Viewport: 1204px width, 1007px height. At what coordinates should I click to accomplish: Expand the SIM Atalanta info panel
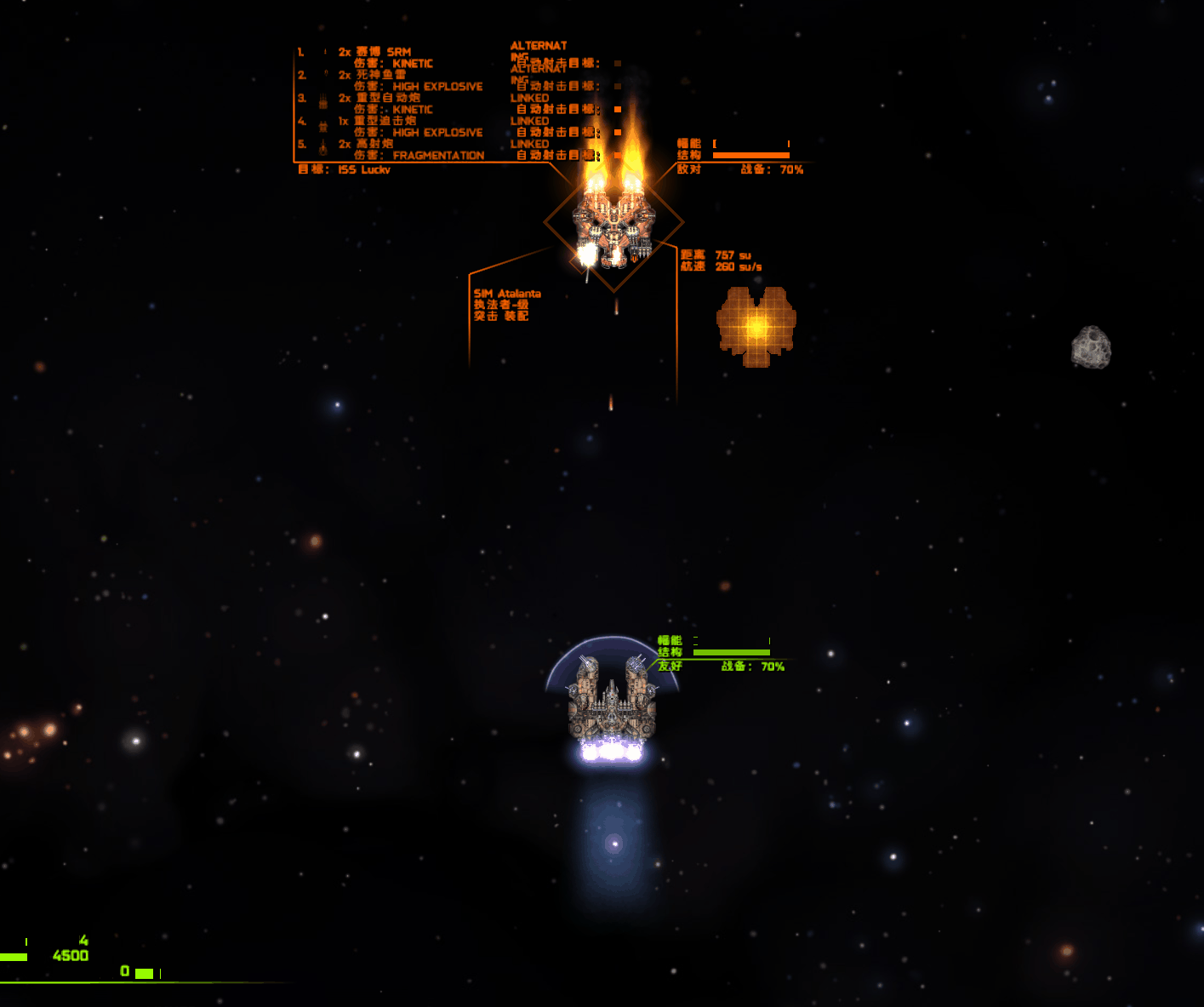point(508,293)
